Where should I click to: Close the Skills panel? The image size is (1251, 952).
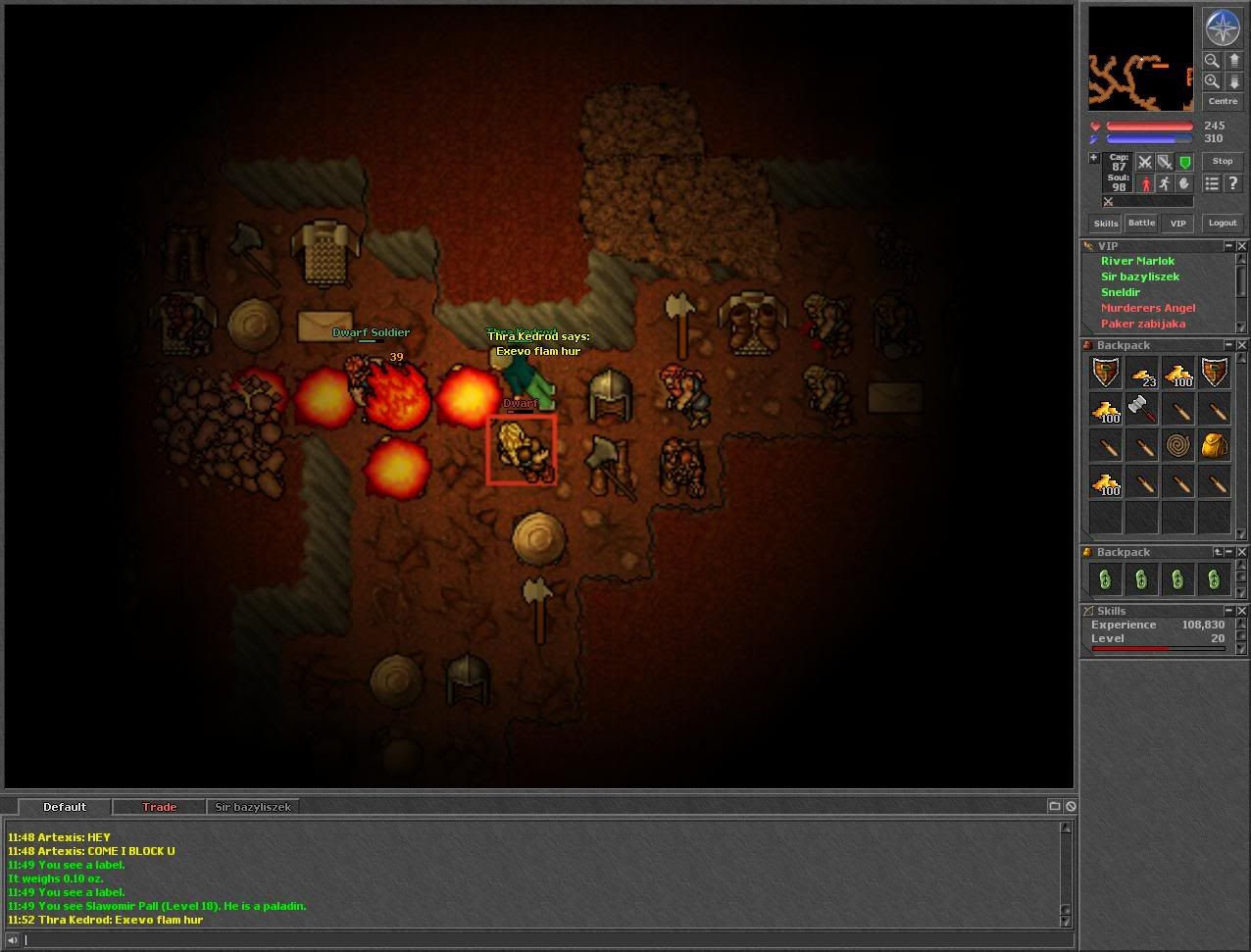point(1242,611)
